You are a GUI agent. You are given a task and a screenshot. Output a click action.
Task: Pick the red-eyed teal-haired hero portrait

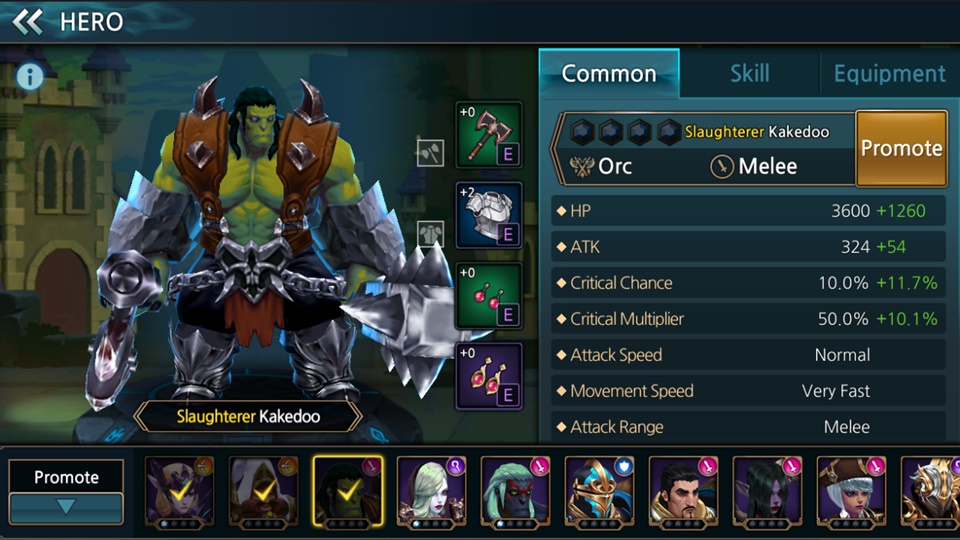pyautogui.click(x=514, y=491)
